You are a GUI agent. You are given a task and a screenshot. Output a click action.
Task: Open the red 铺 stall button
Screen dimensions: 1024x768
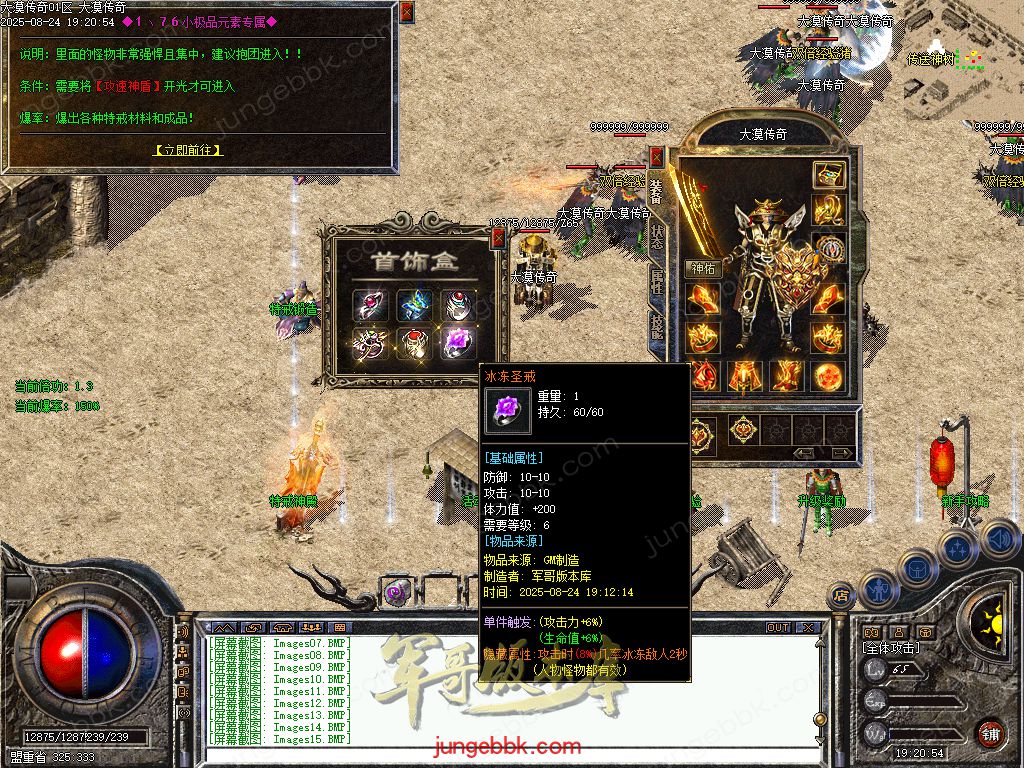point(990,733)
